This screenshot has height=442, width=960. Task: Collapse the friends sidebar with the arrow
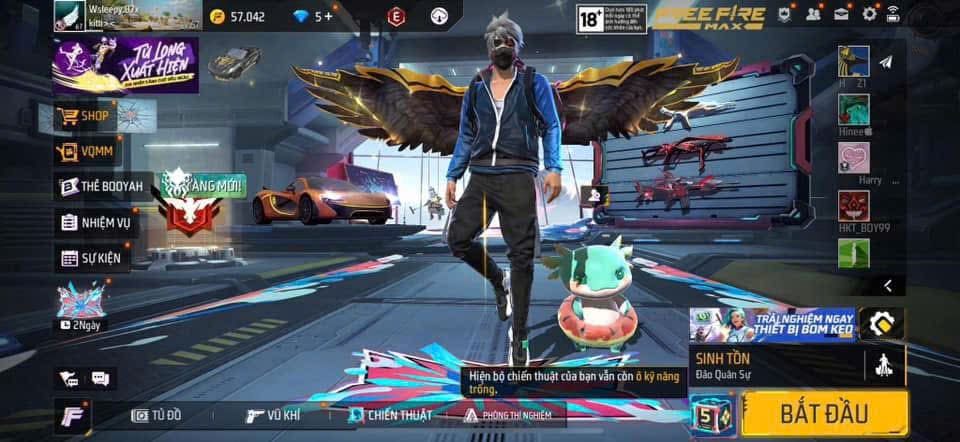pyautogui.click(x=888, y=286)
